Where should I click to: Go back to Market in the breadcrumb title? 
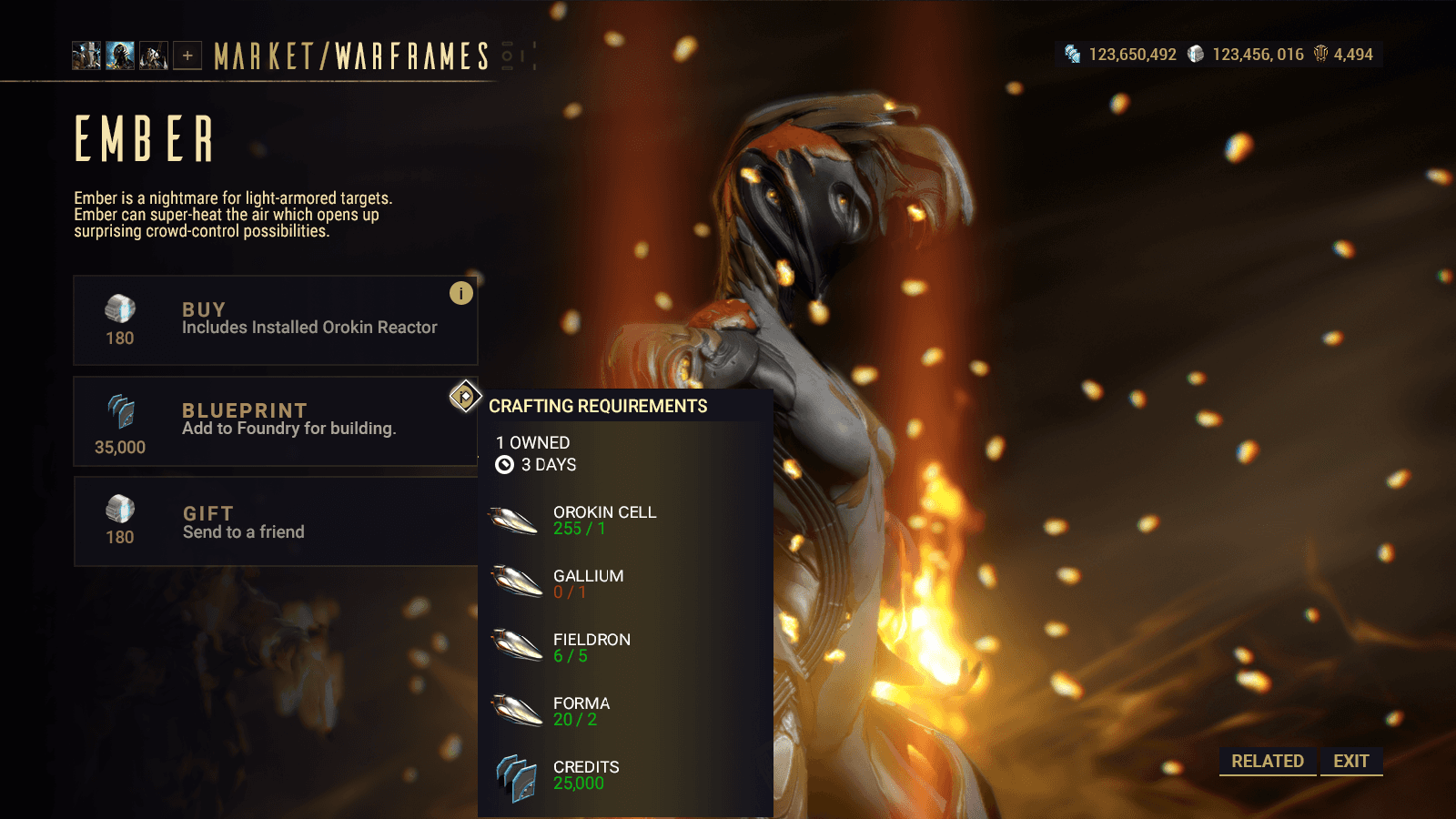(264, 56)
